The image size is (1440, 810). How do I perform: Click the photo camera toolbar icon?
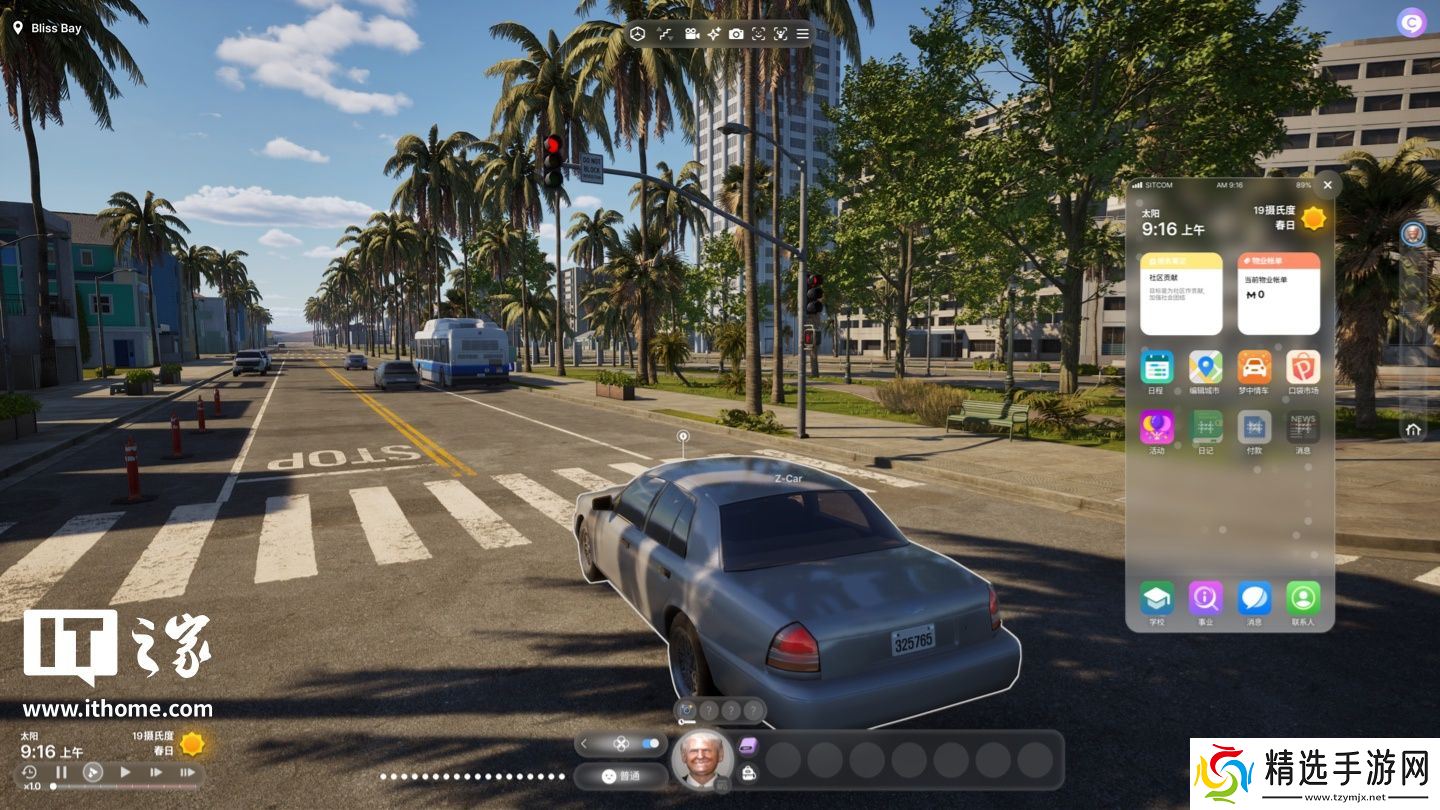[736, 34]
